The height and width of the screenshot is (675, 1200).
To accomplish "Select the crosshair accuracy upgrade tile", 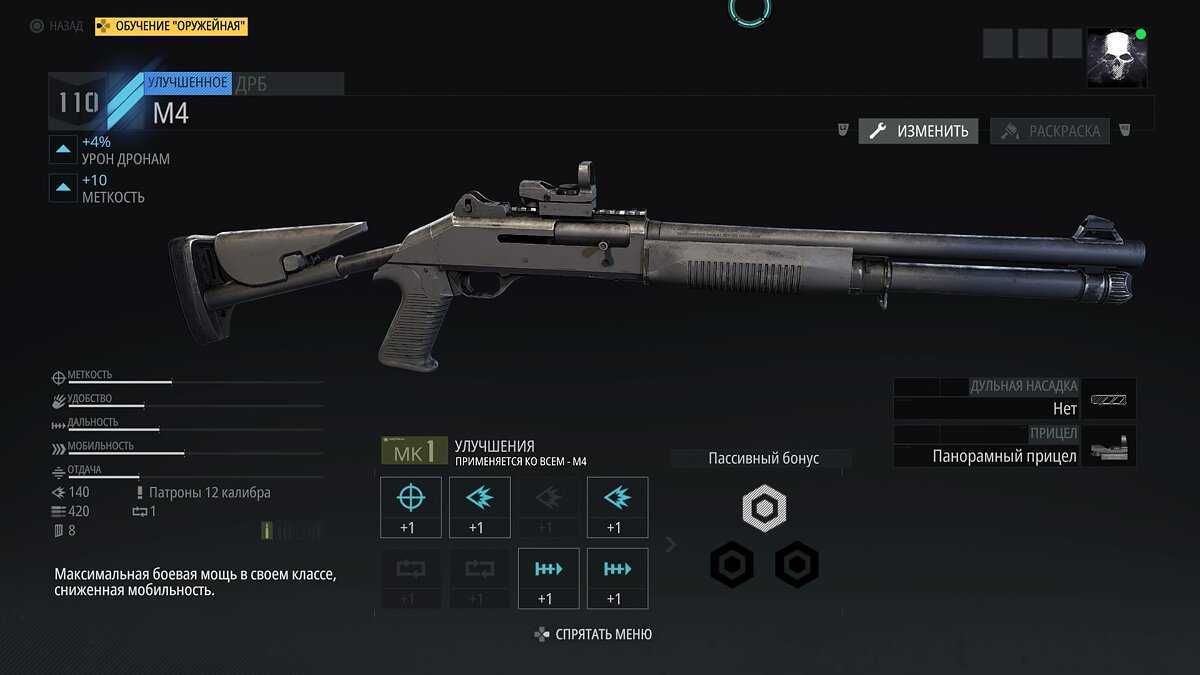I will (x=411, y=507).
